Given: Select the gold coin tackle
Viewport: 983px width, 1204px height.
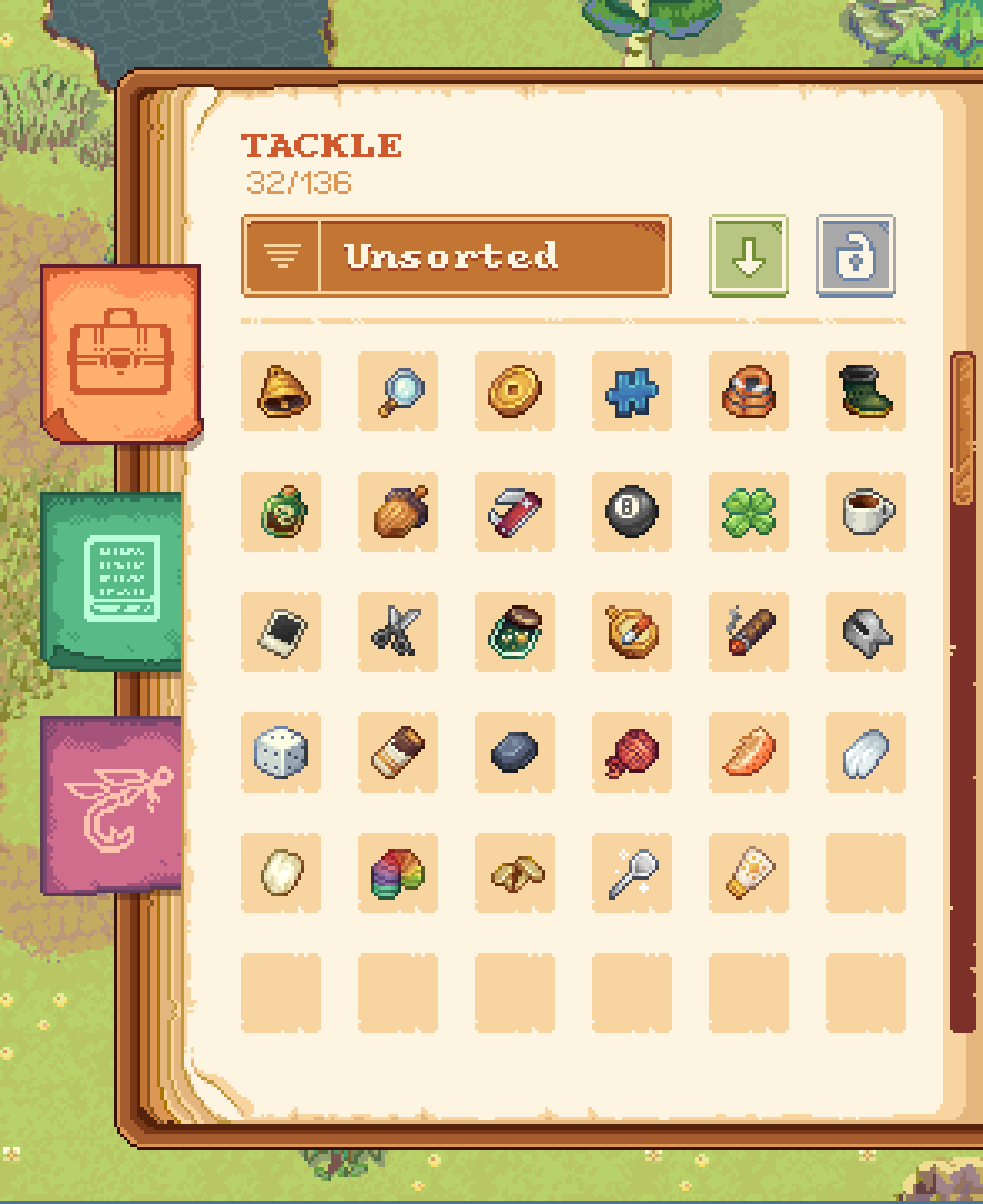Looking at the screenshot, I should pyautogui.click(x=515, y=391).
